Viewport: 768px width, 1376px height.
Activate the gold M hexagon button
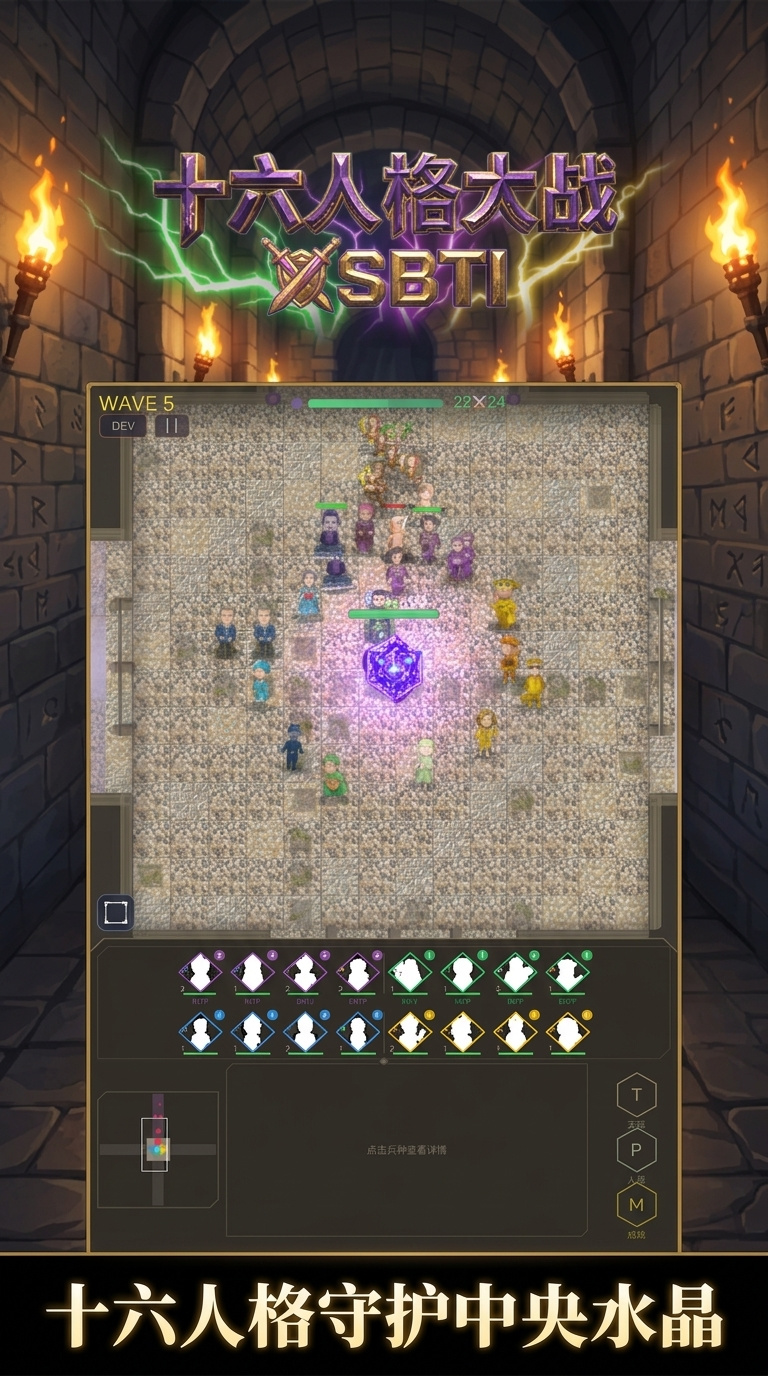pos(636,1206)
